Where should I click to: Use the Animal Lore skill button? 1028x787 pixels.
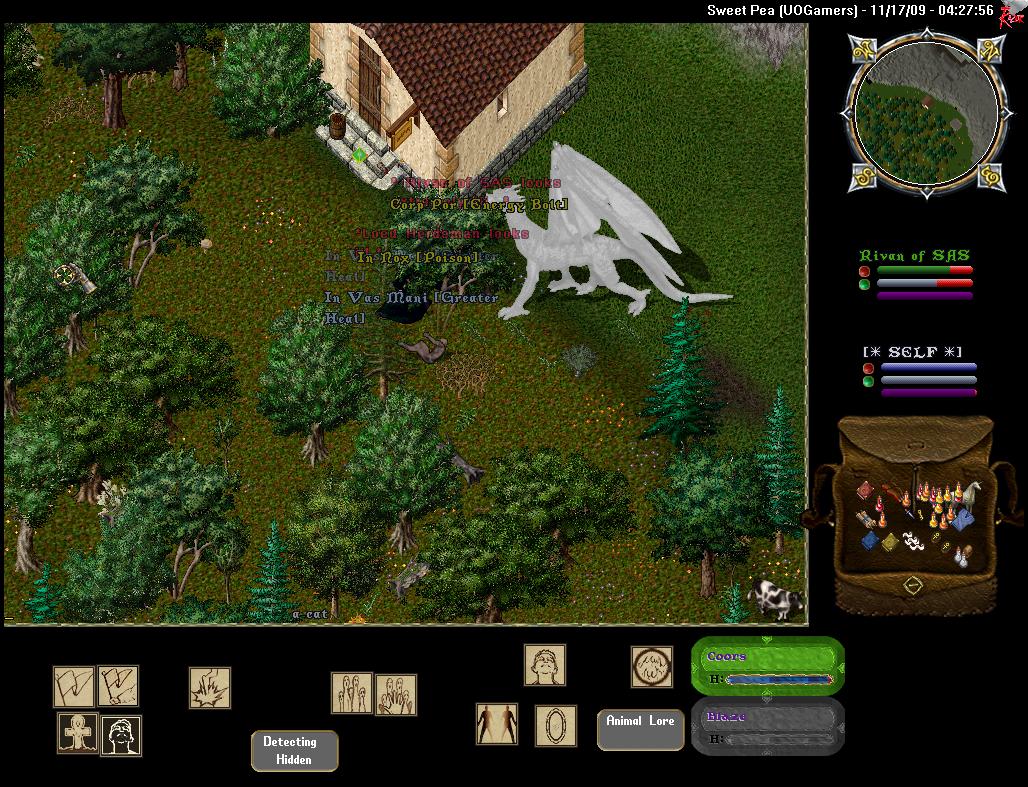pyautogui.click(x=640, y=729)
